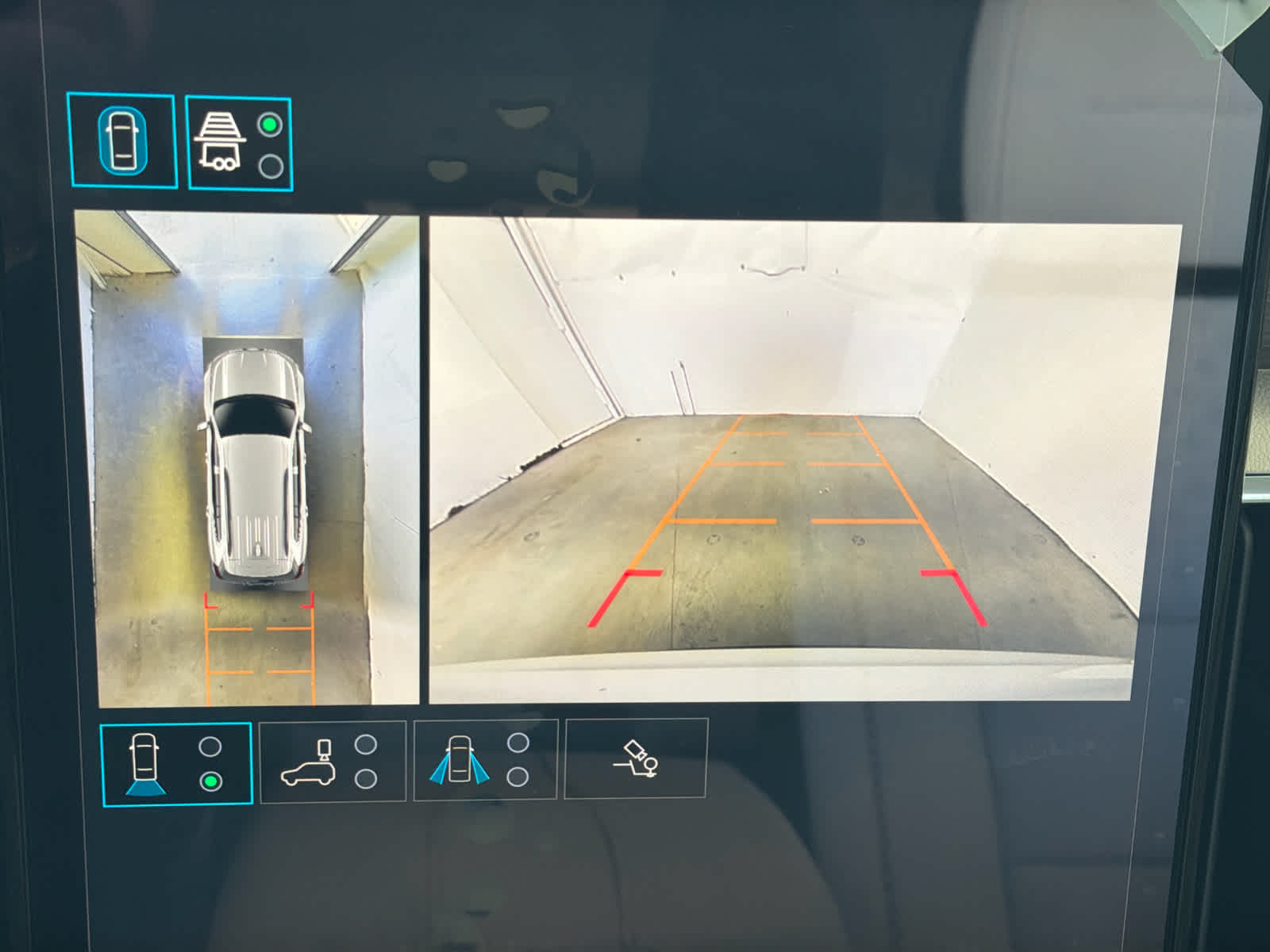The width and height of the screenshot is (1270, 952).
Task: Switch to the trailer hitch camera view
Action: (x=239, y=144)
